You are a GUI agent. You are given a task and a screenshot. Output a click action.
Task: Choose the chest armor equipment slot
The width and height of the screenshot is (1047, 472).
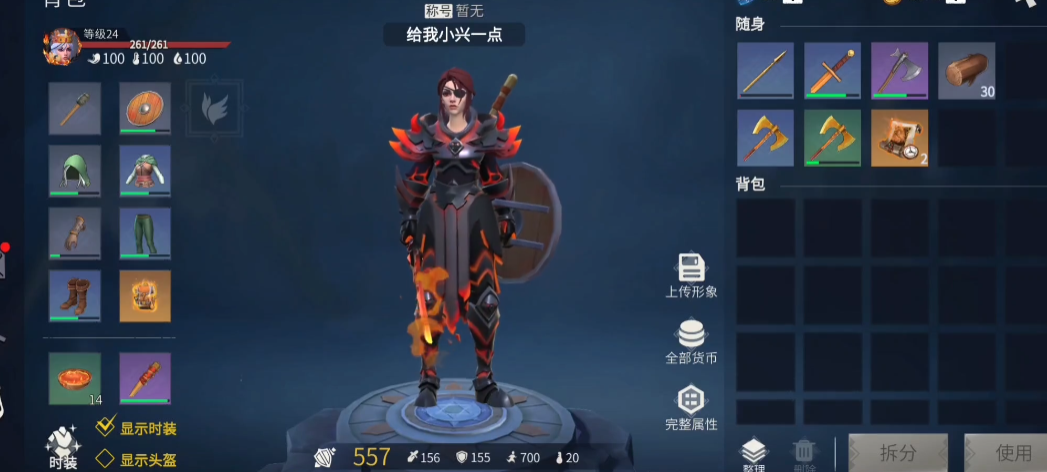pyautogui.click(x=145, y=171)
